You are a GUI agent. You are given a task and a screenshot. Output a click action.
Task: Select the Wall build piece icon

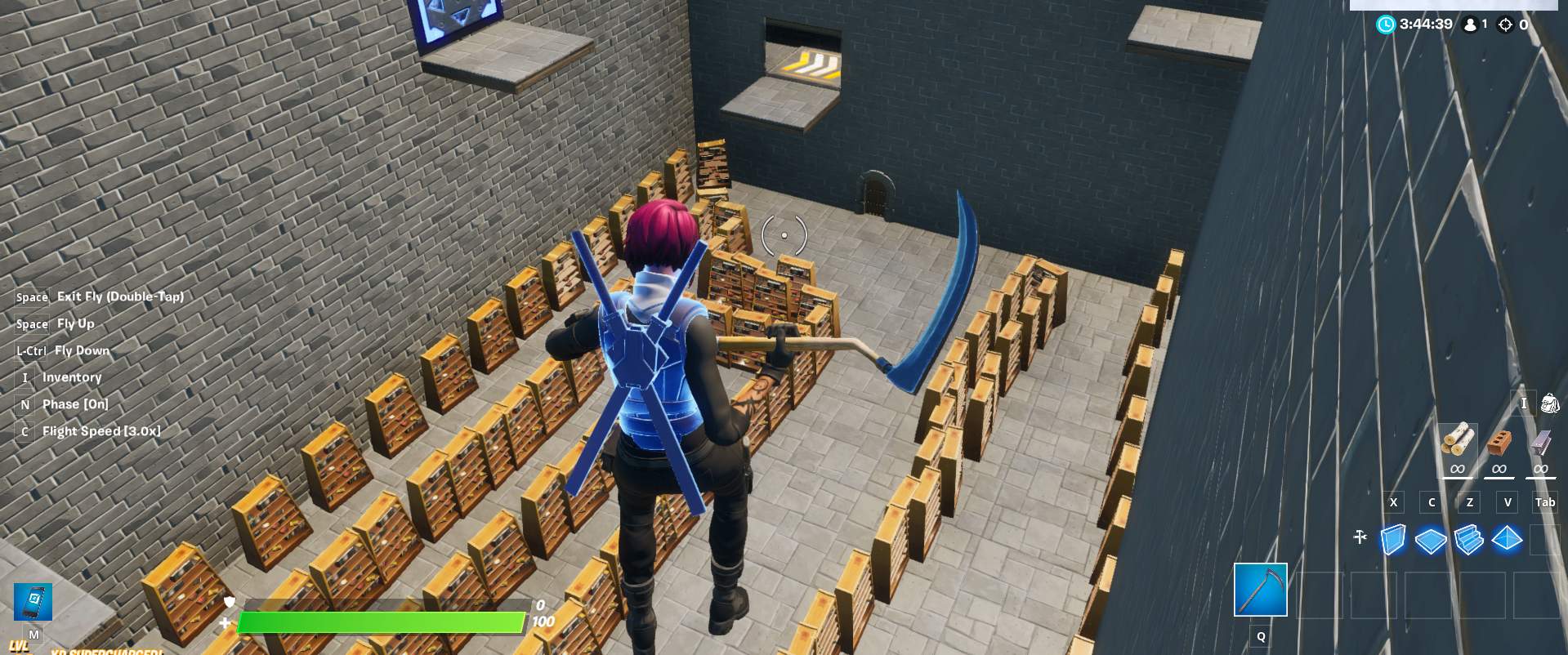click(x=1393, y=539)
